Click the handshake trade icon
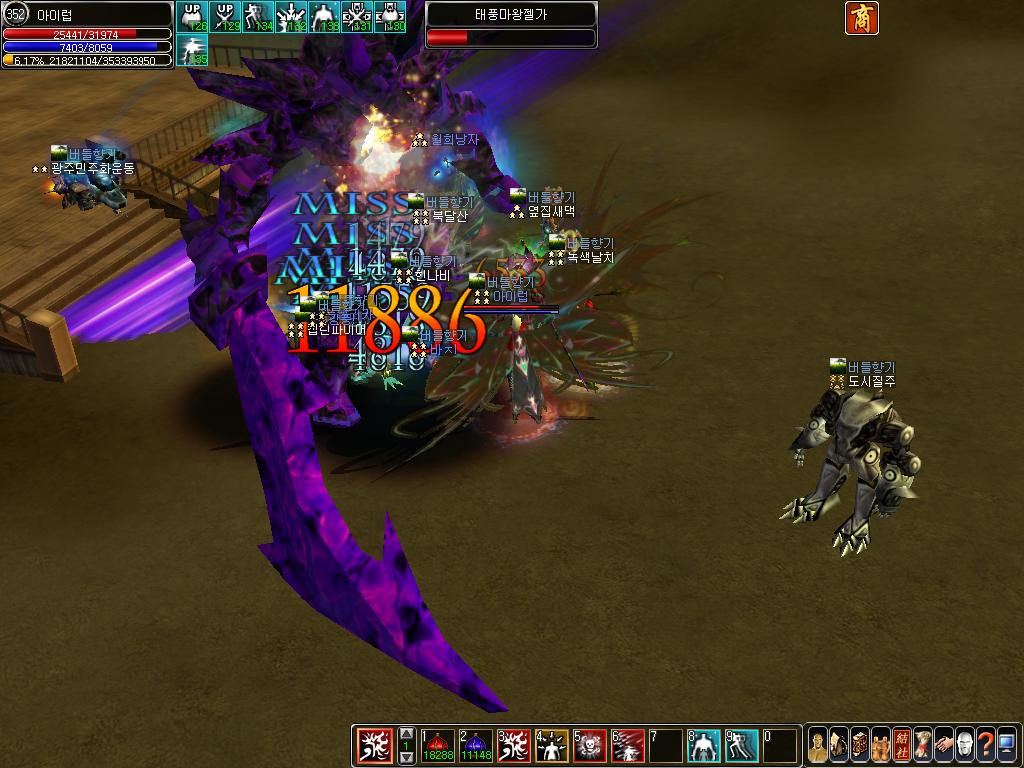The image size is (1024, 768). pos(944,746)
